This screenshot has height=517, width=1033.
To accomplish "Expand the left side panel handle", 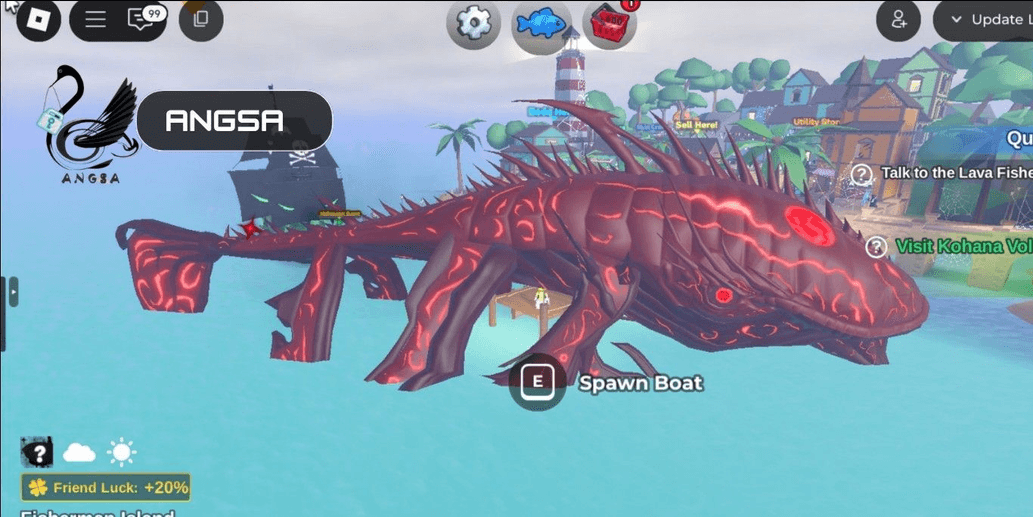I will tap(13, 292).
